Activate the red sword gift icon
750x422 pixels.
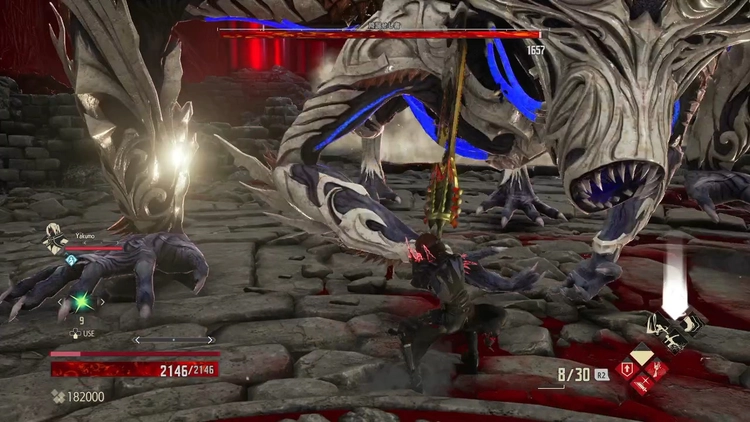point(643,385)
